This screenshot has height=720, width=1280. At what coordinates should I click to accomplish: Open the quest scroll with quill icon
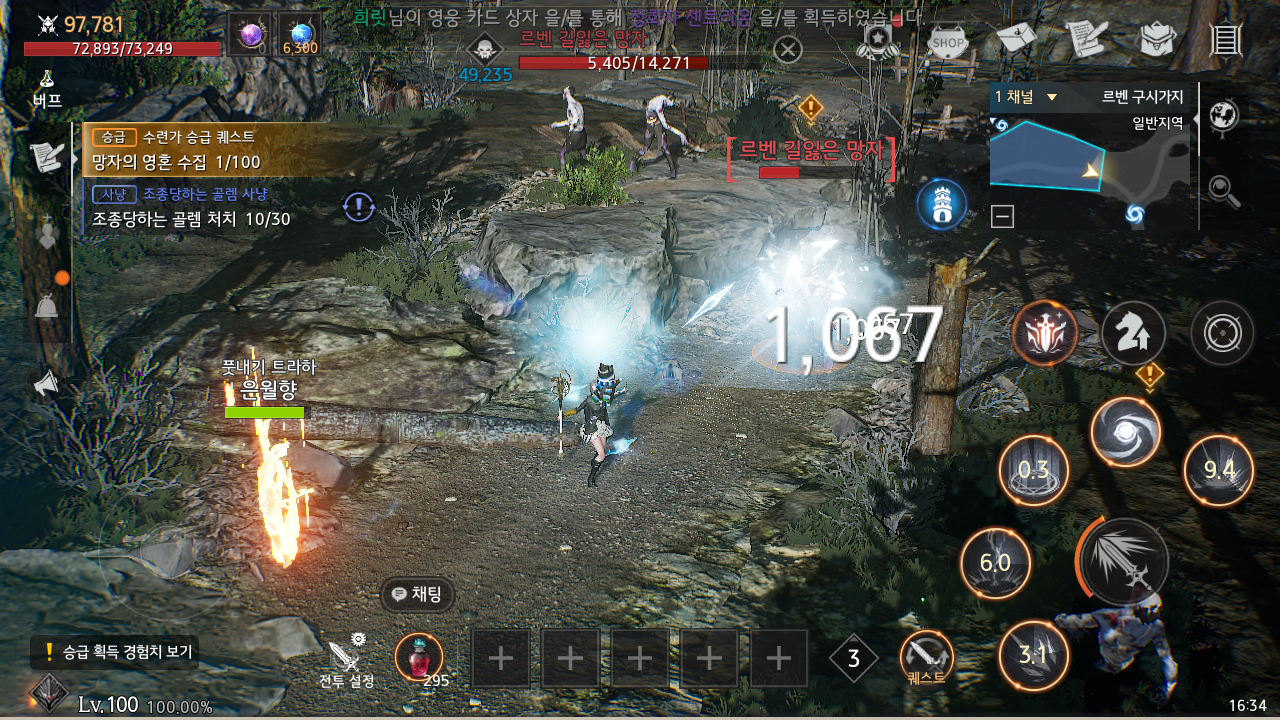point(1086,39)
